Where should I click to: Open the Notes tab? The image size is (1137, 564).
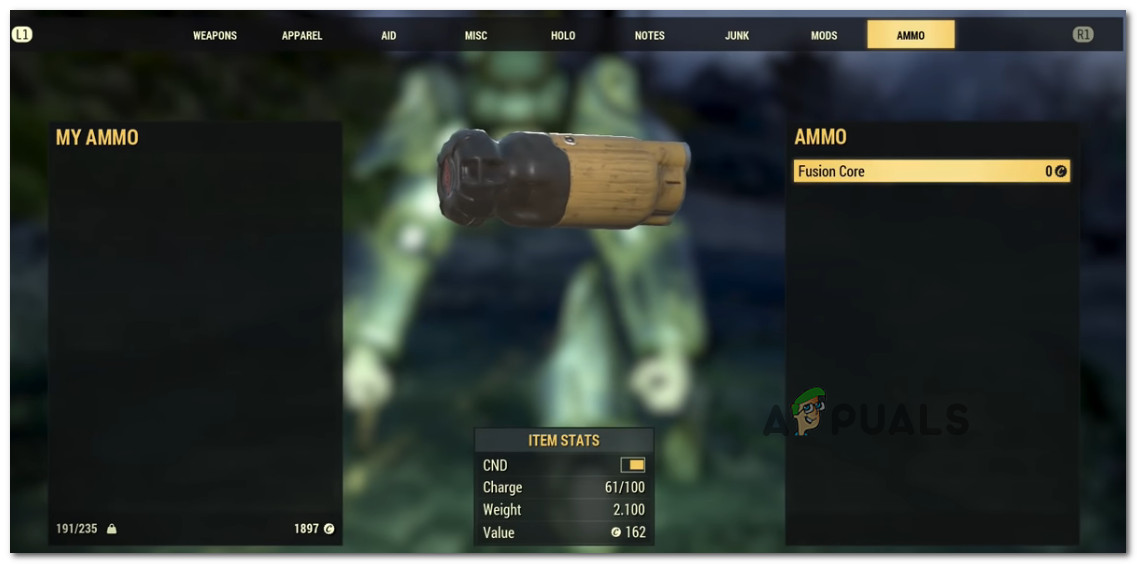tap(650, 35)
